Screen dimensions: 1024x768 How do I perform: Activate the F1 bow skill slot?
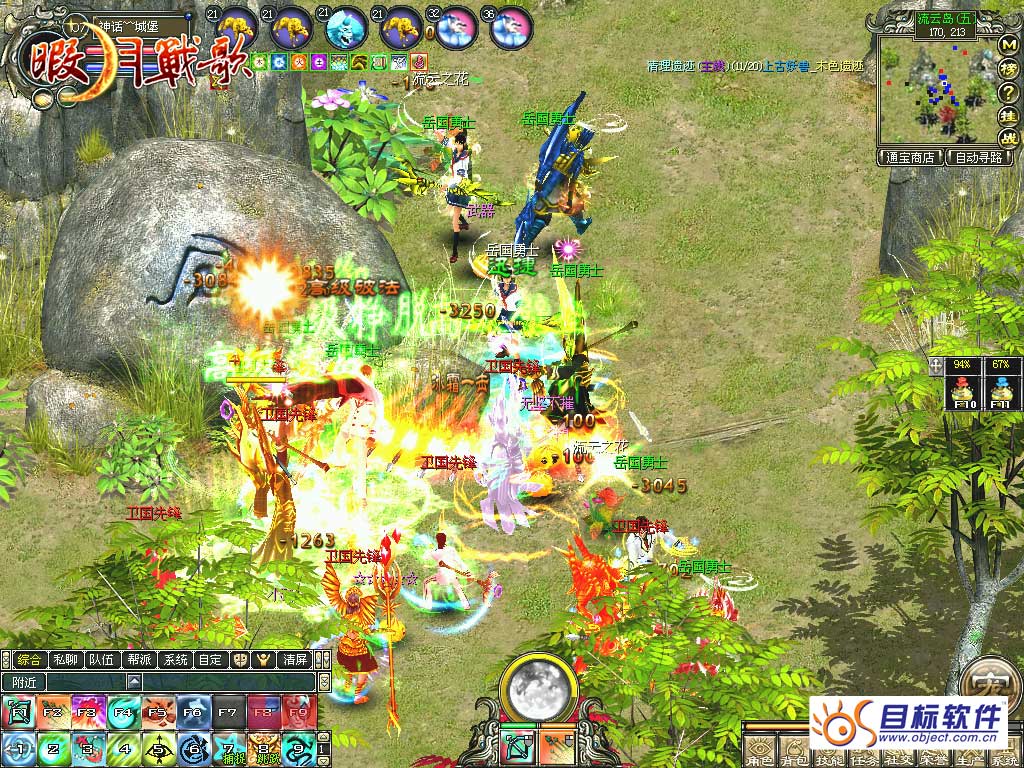pyautogui.click(x=18, y=712)
